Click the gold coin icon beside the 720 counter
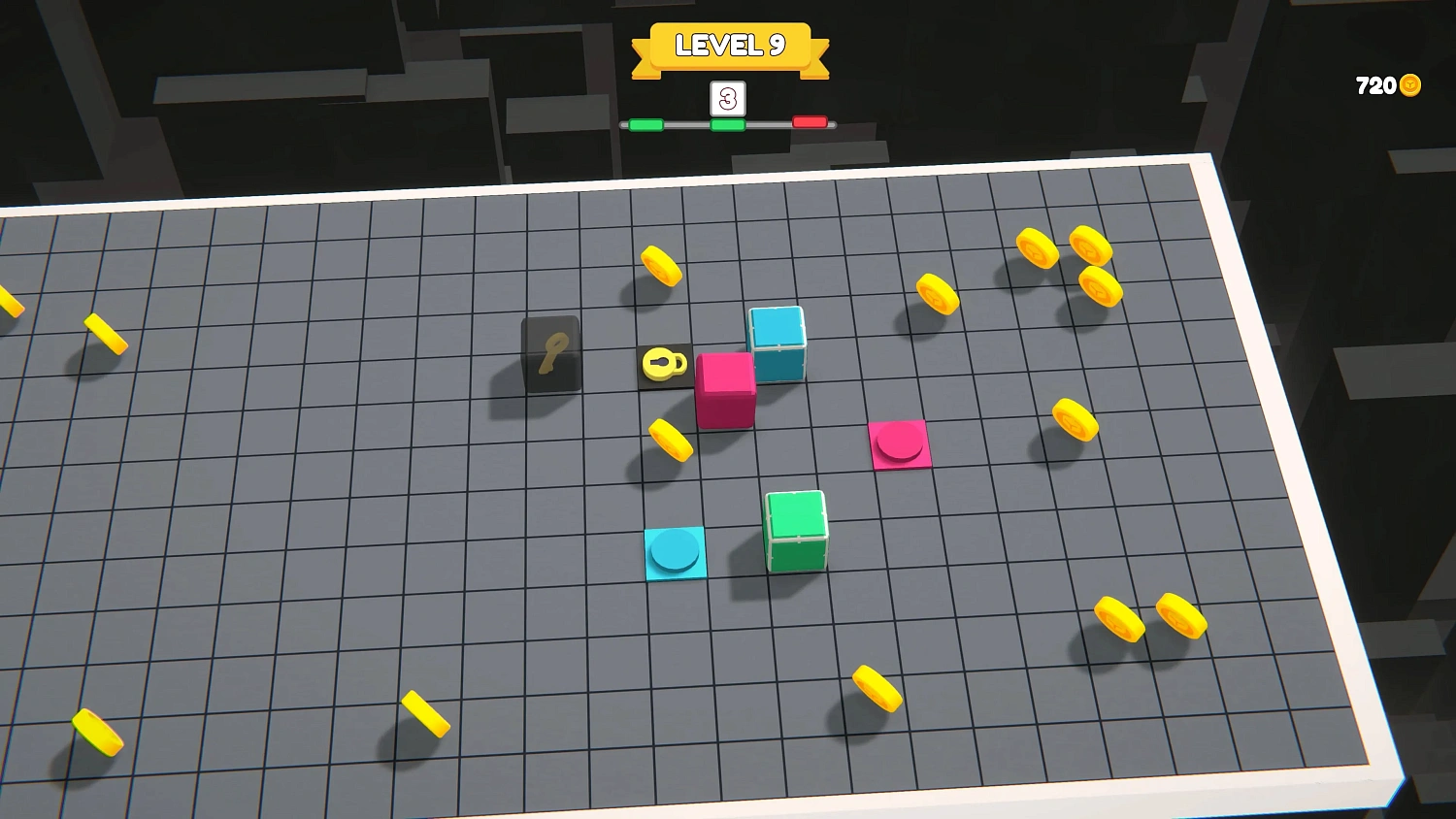The image size is (1456, 819). pyautogui.click(x=1409, y=85)
